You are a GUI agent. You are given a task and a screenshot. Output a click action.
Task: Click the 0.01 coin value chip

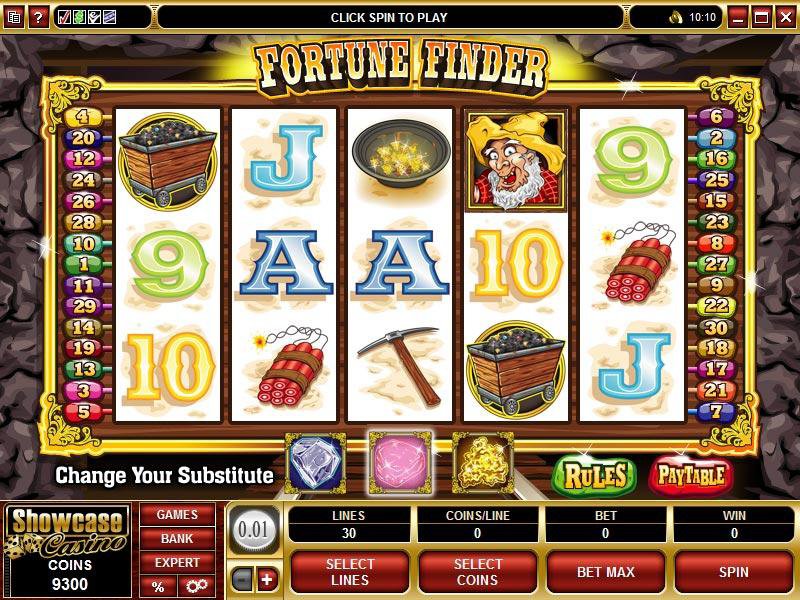[x=255, y=529]
